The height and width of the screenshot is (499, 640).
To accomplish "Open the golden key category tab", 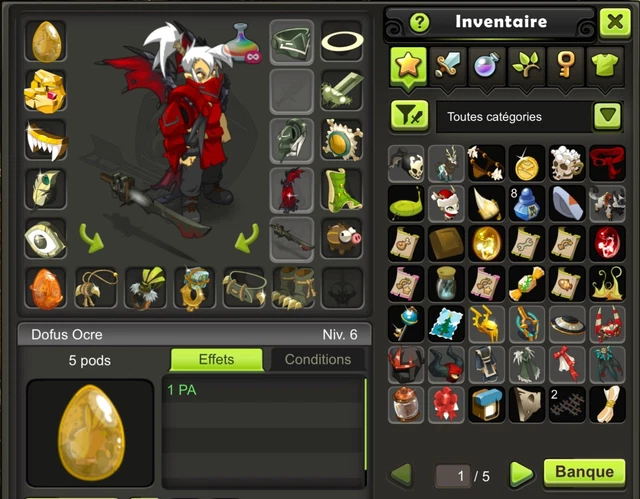I will 564,65.
